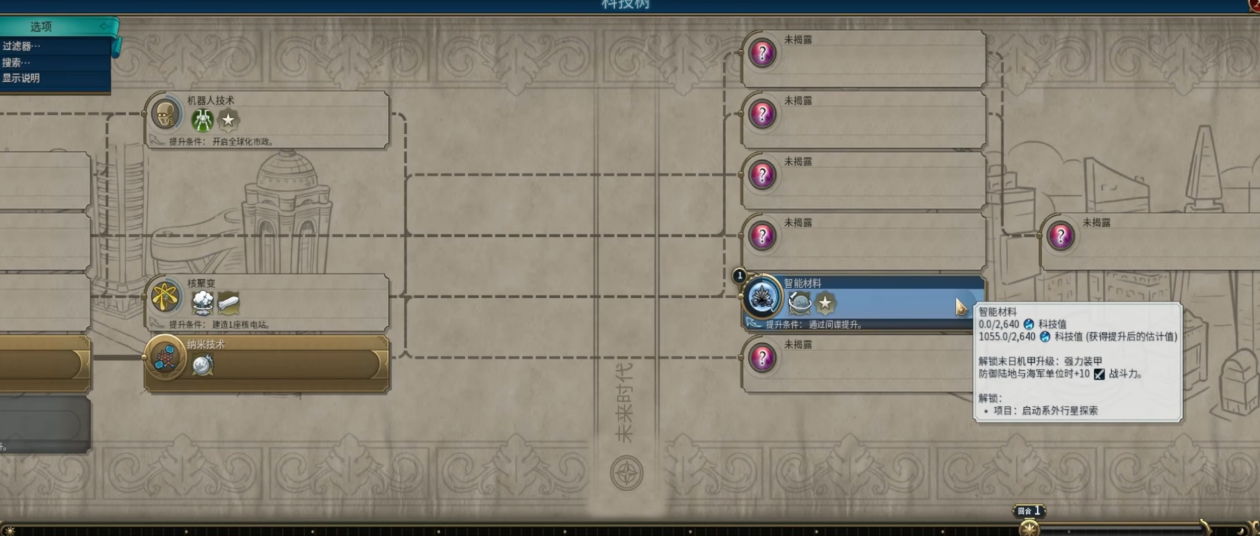The height and width of the screenshot is (536, 1260).
Task: Click the round unlock icon under 纳米技术
Action: (203, 365)
